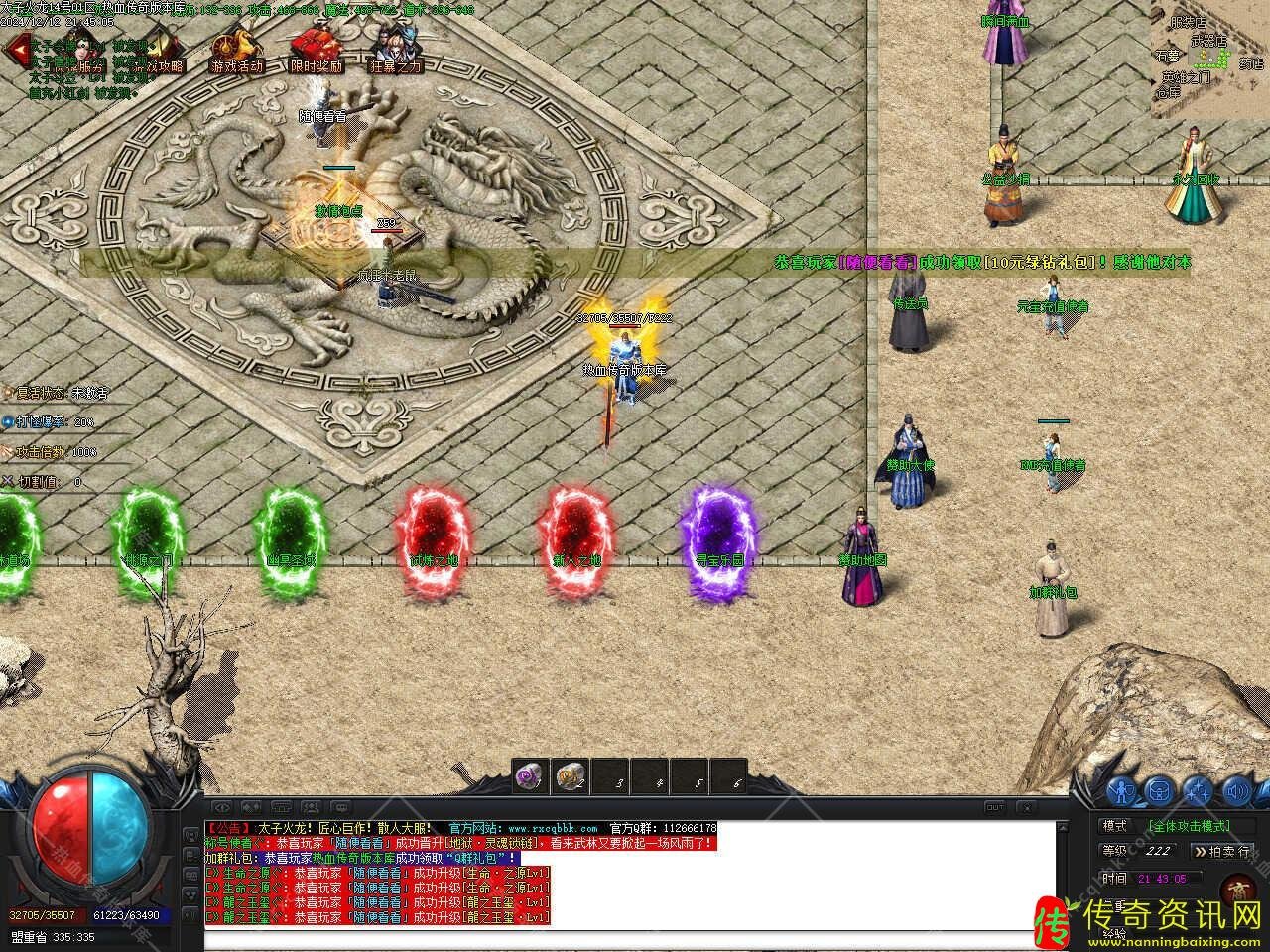1270x952 pixels.
Task: Open the round 商 shop button
Action: point(1237,891)
